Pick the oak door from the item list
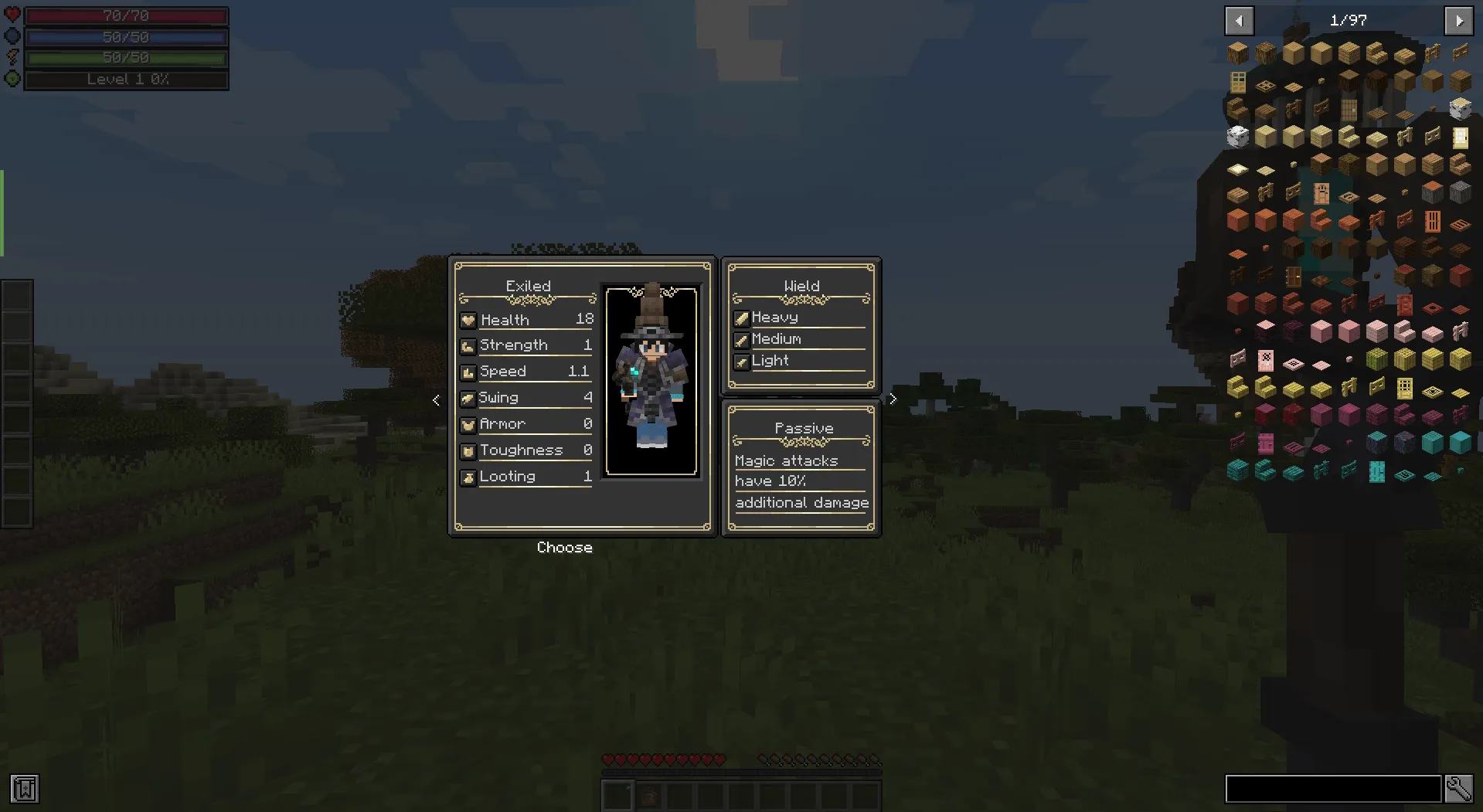This screenshot has width=1483, height=812. coord(1237,82)
